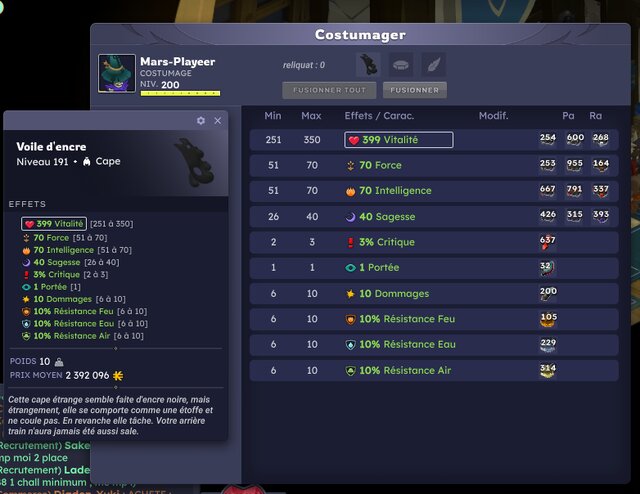Use the Critique rune numbered 637
Viewport: 640px width, 494px height.
click(548, 242)
